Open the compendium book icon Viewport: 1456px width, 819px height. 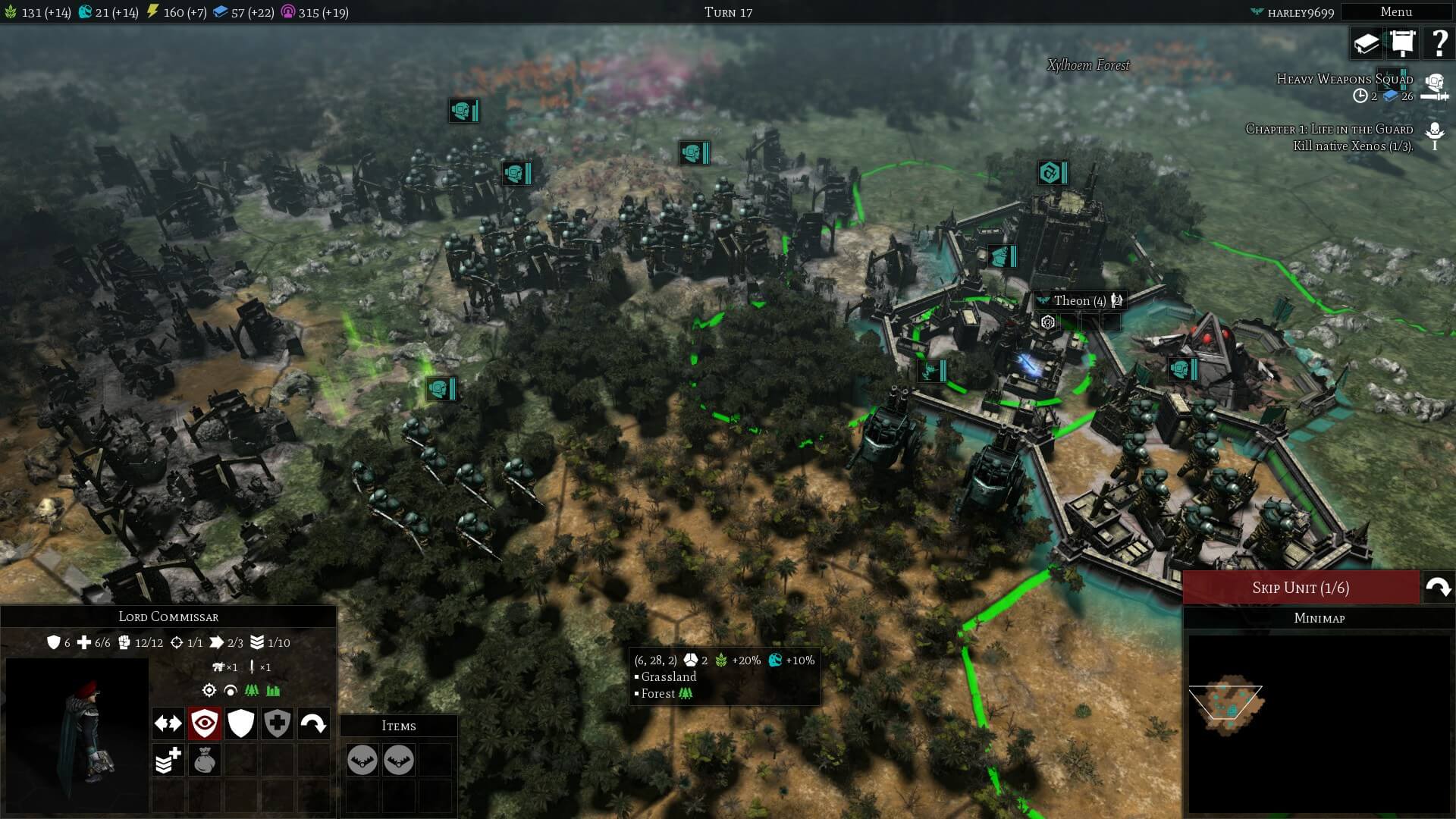[x=1367, y=43]
